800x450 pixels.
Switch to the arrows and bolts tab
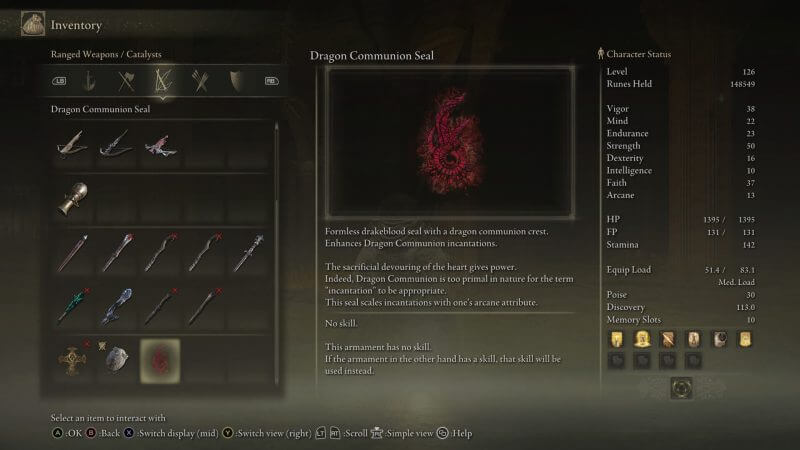pos(198,80)
